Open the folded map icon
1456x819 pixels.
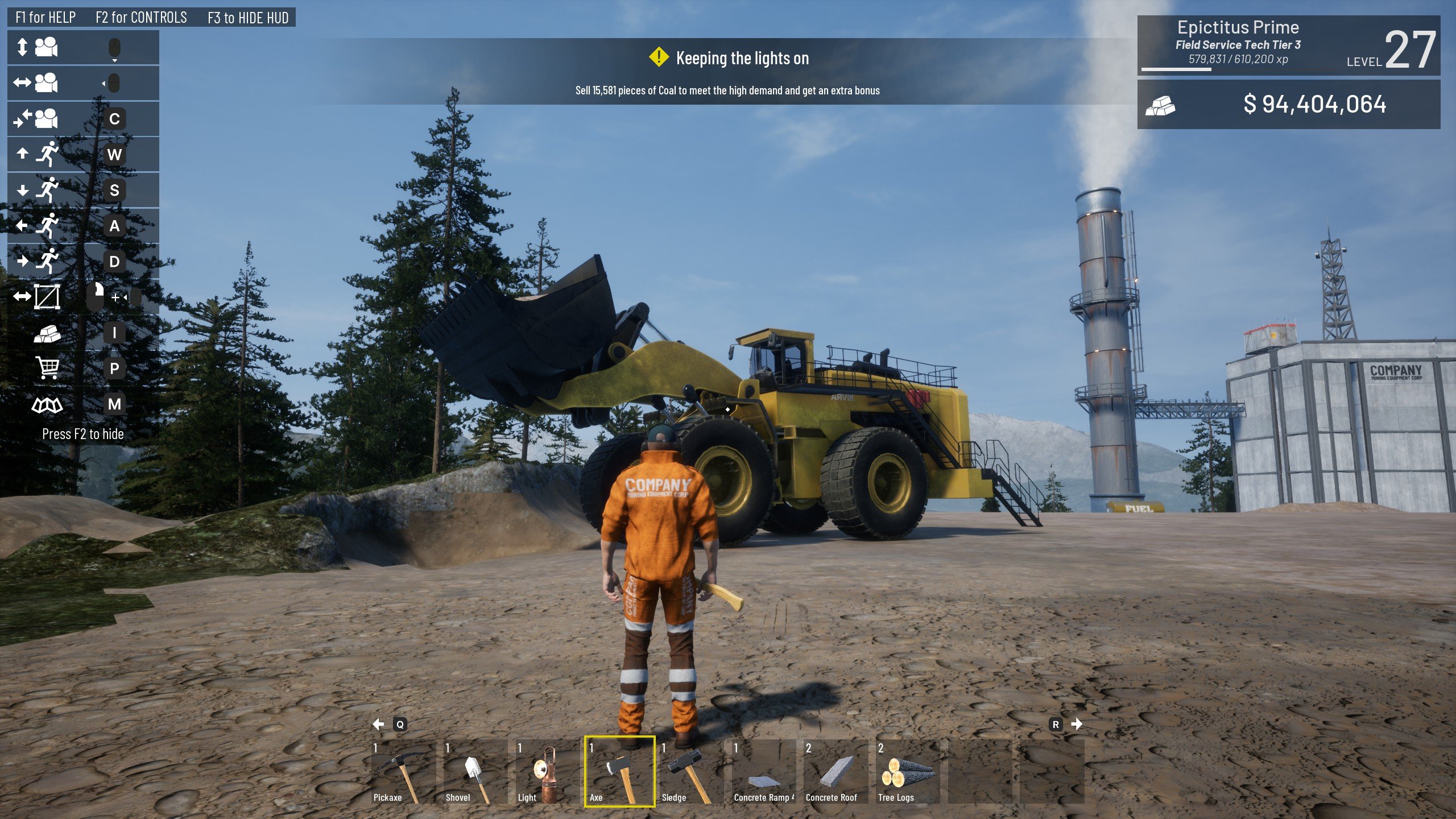click(x=47, y=404)
